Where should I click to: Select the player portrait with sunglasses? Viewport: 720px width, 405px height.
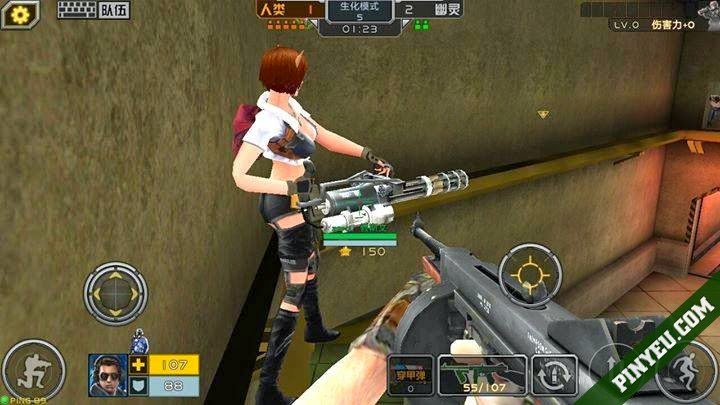click(107, 375)
